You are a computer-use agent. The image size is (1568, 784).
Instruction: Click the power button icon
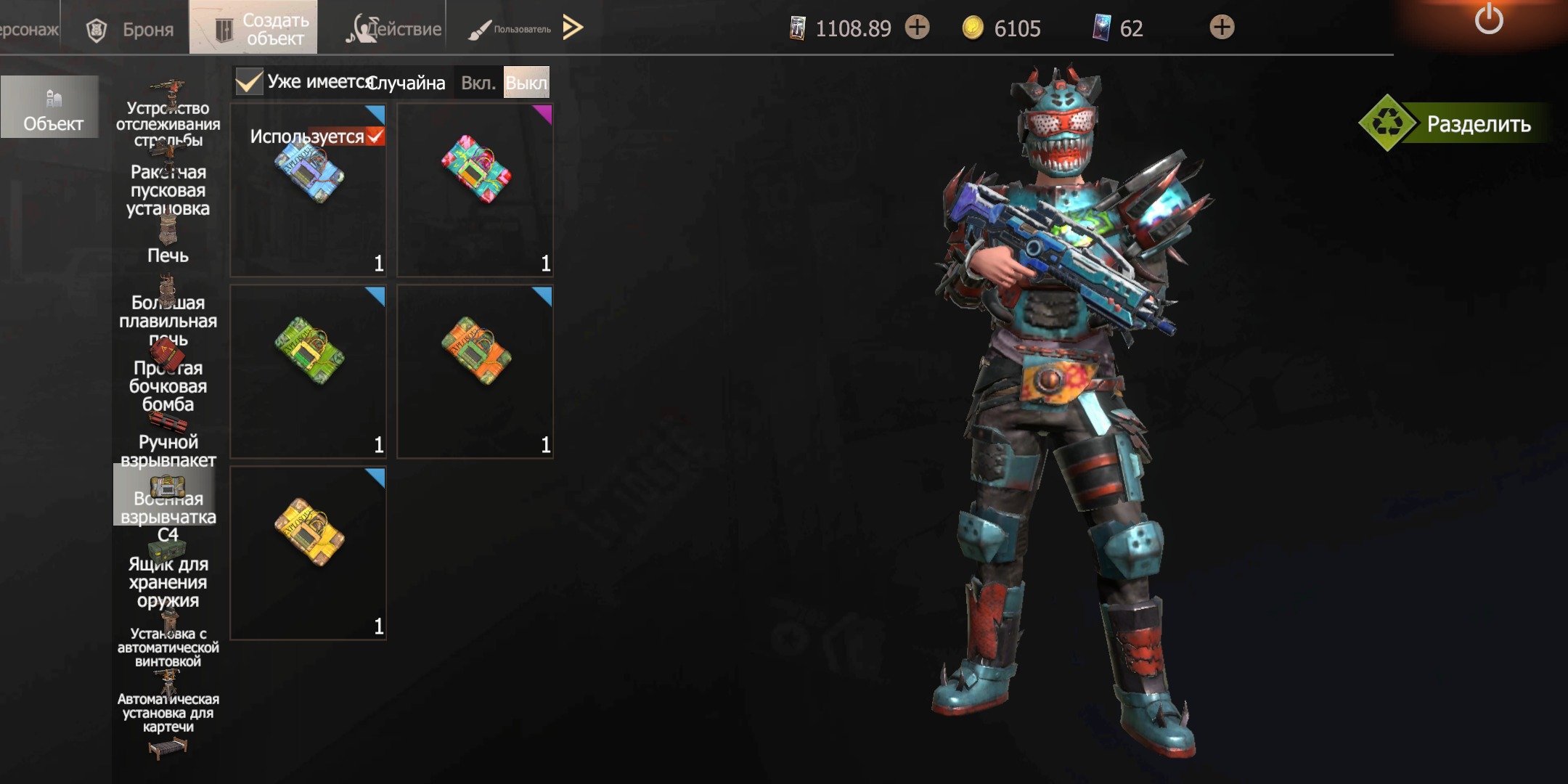pos(1488,20)
